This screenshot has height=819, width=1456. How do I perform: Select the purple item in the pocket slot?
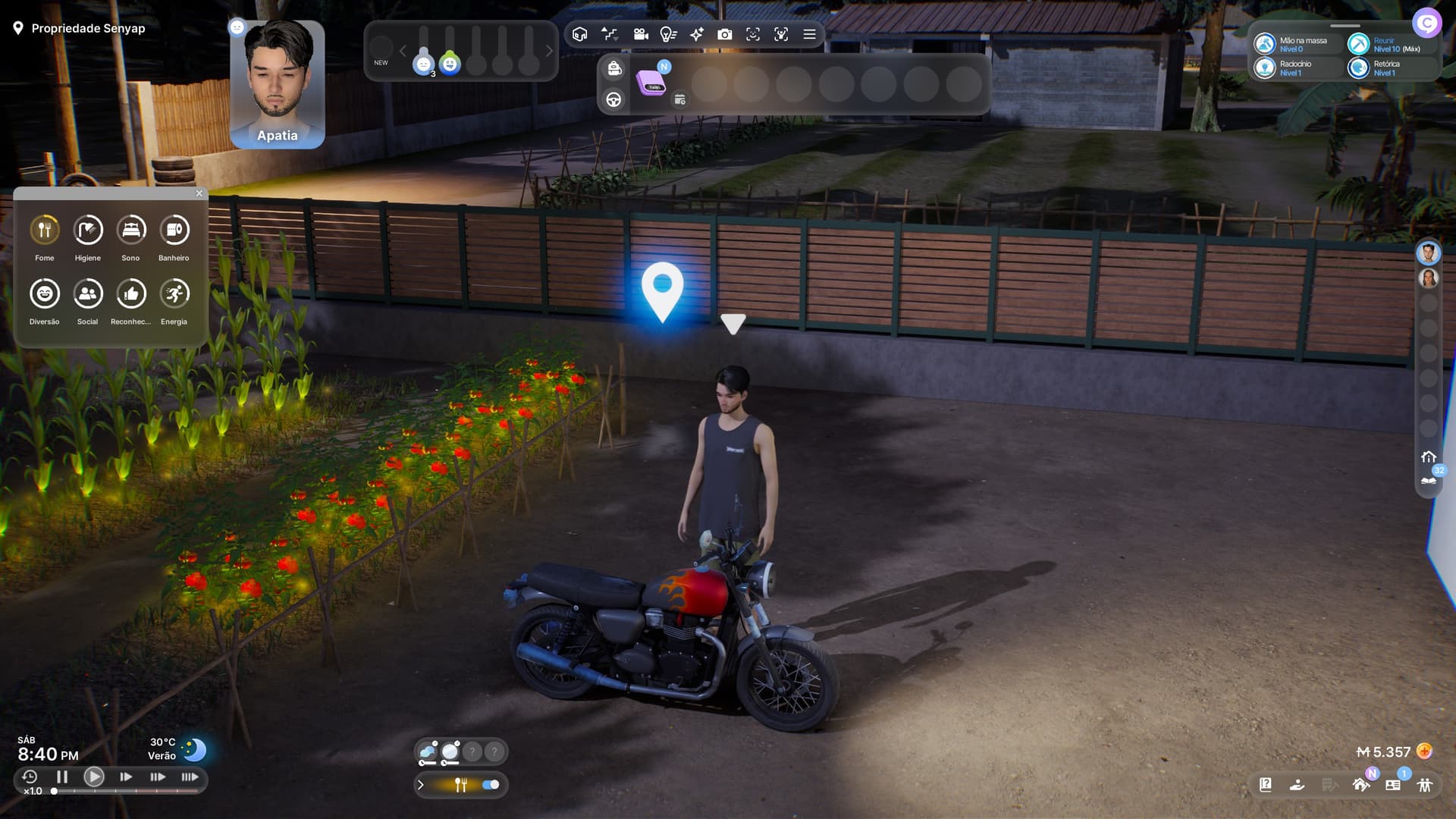pos(652,83)
